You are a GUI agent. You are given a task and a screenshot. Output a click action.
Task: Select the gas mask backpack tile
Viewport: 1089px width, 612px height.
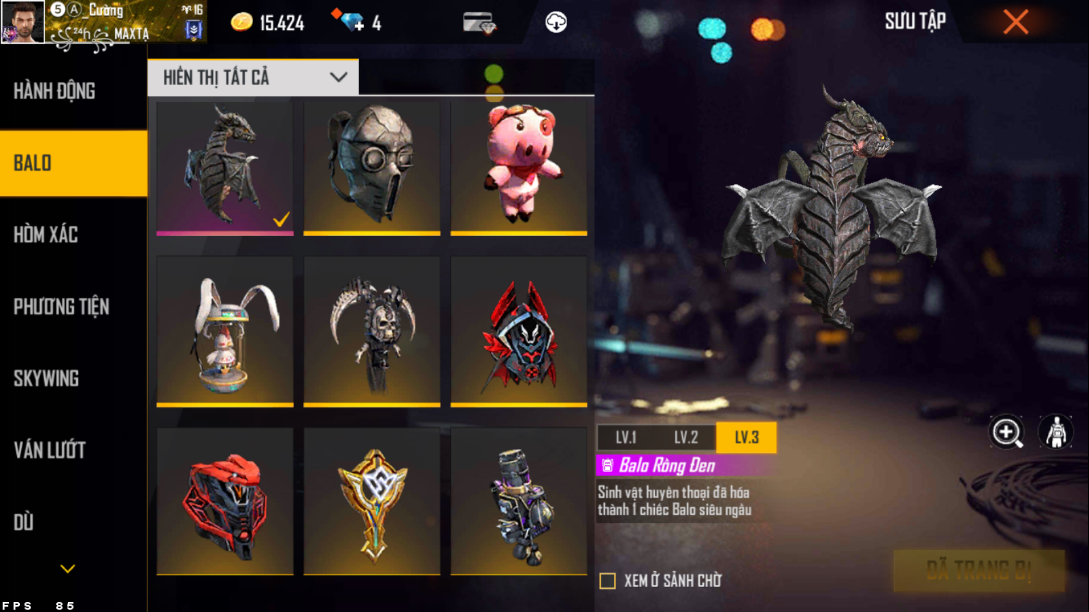pyautogui.click(x=372, y=166)
